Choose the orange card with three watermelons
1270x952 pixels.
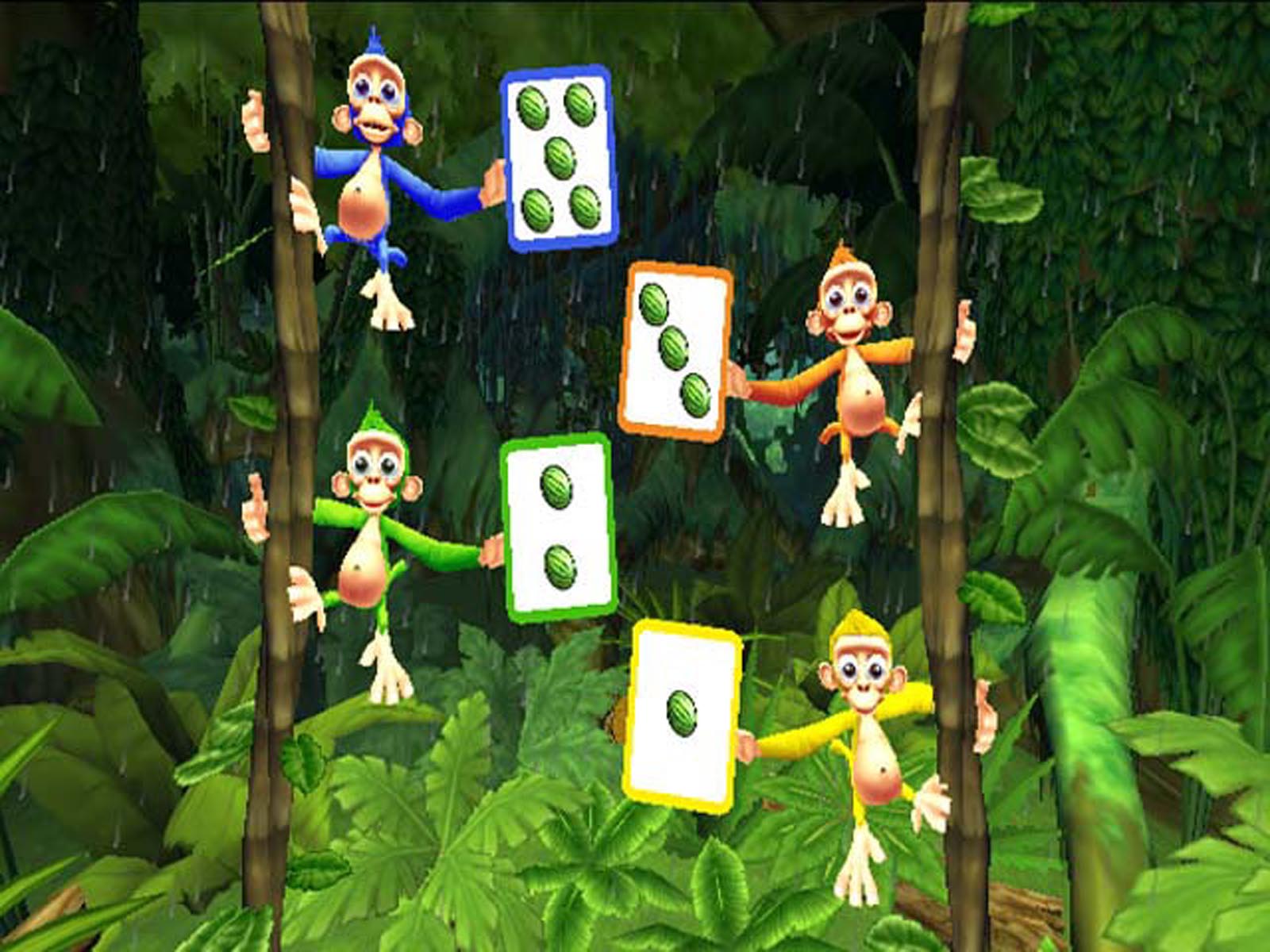[x=675, y=351]
